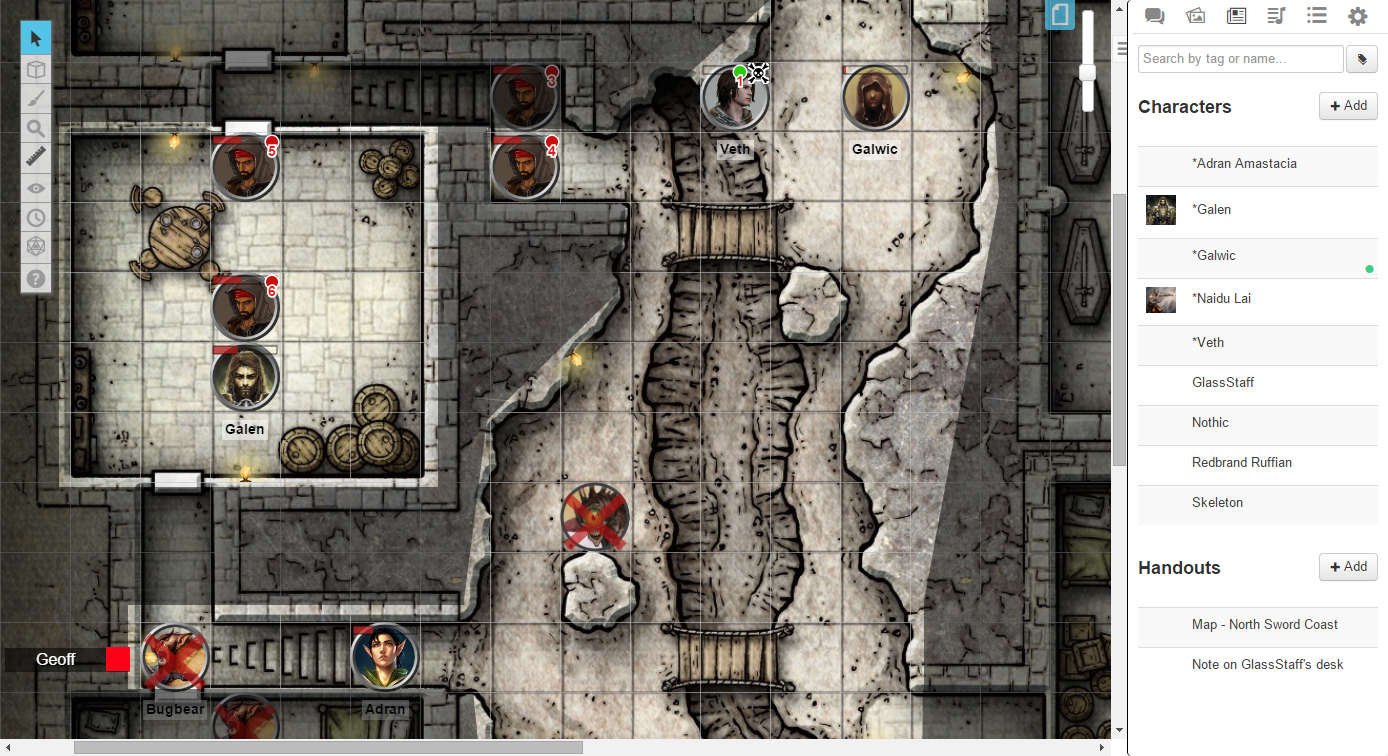The width and height of the screenshot is (1388, 756).
Task: Click the Help question mark icon
Action: (36, 279)
